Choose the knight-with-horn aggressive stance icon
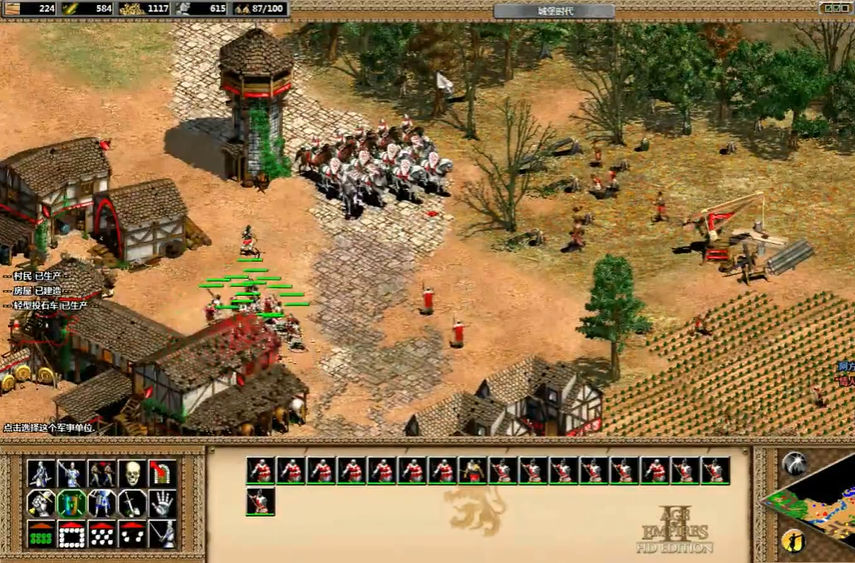855x563 pixels. [40, 504]
